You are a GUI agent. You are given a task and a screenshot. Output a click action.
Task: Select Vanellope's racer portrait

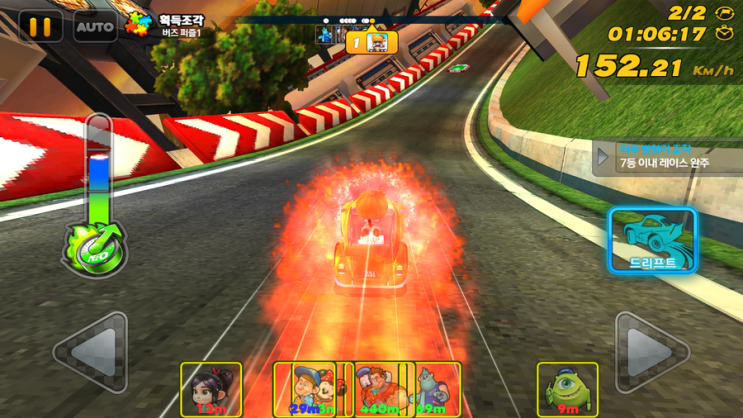(x=211, y=389)
